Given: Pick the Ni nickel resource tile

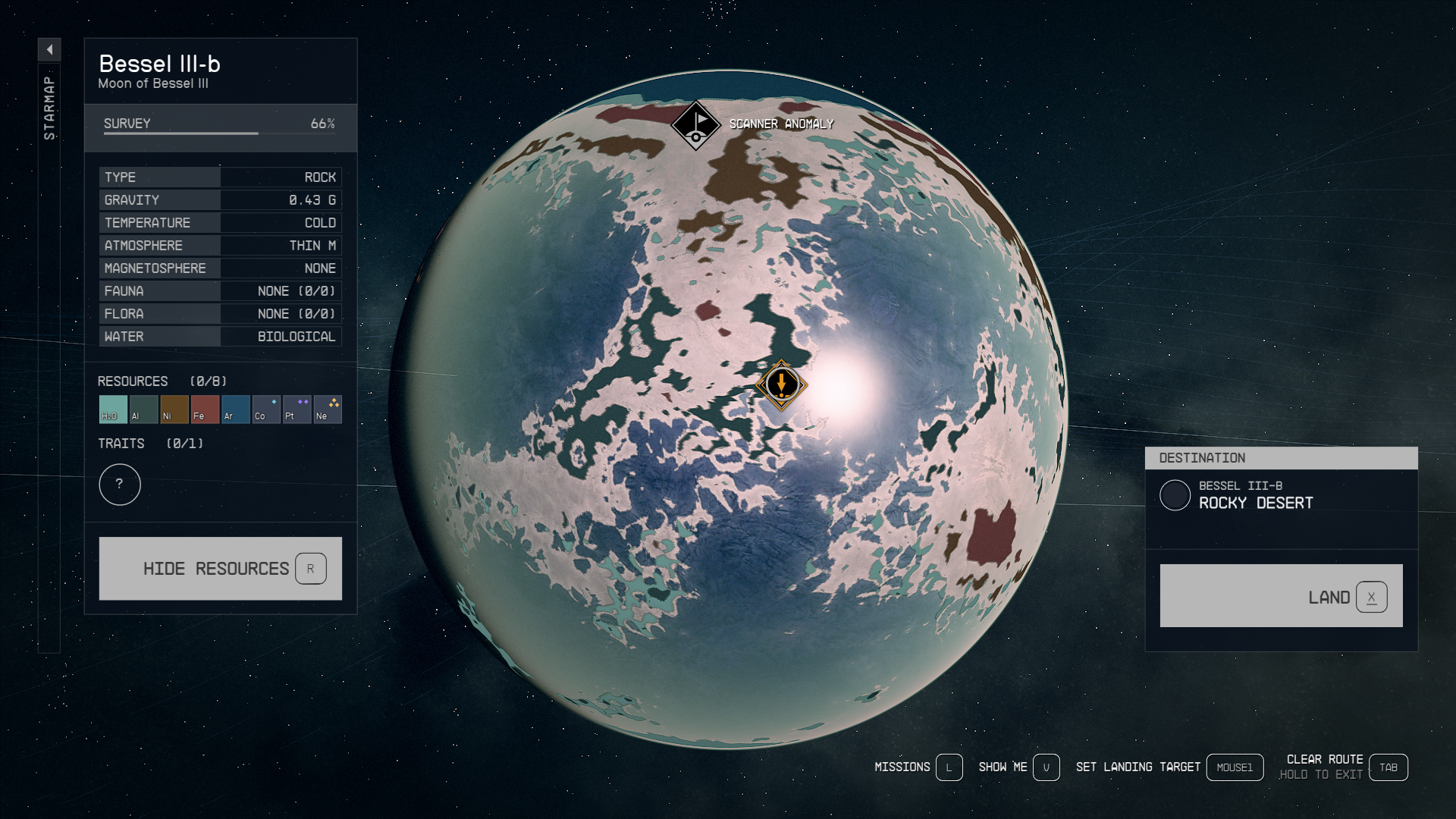Looking at the screenshot, I should (174, 409).
